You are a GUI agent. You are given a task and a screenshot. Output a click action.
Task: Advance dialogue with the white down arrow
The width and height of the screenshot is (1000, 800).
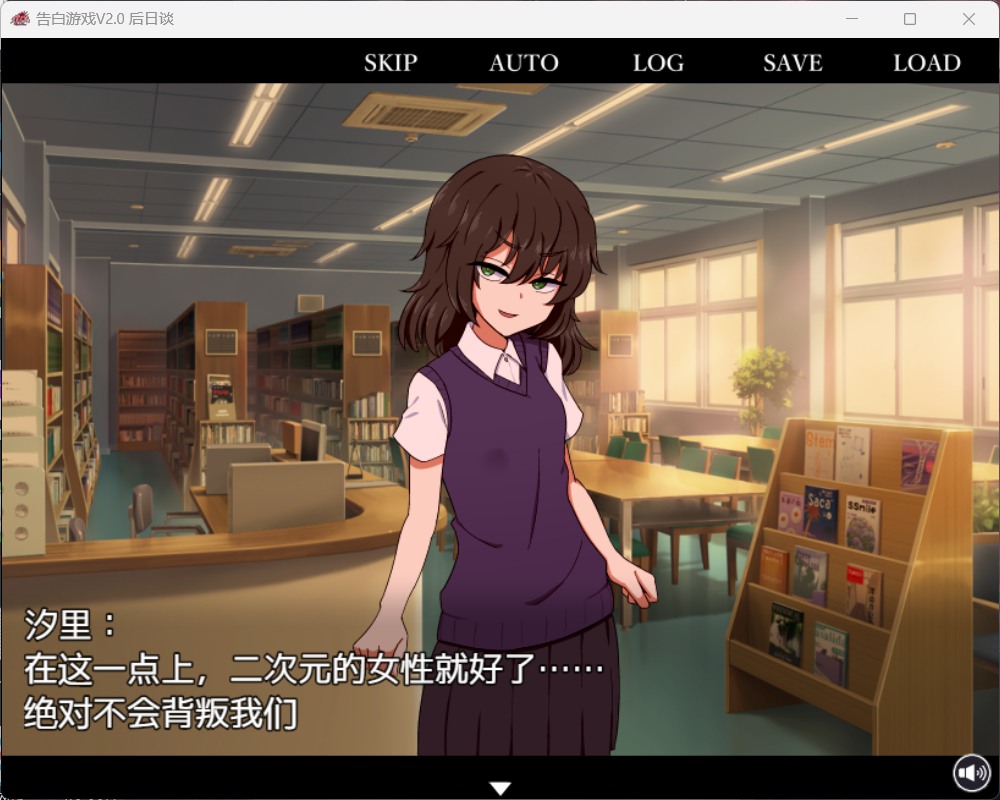tap(502, 789)
